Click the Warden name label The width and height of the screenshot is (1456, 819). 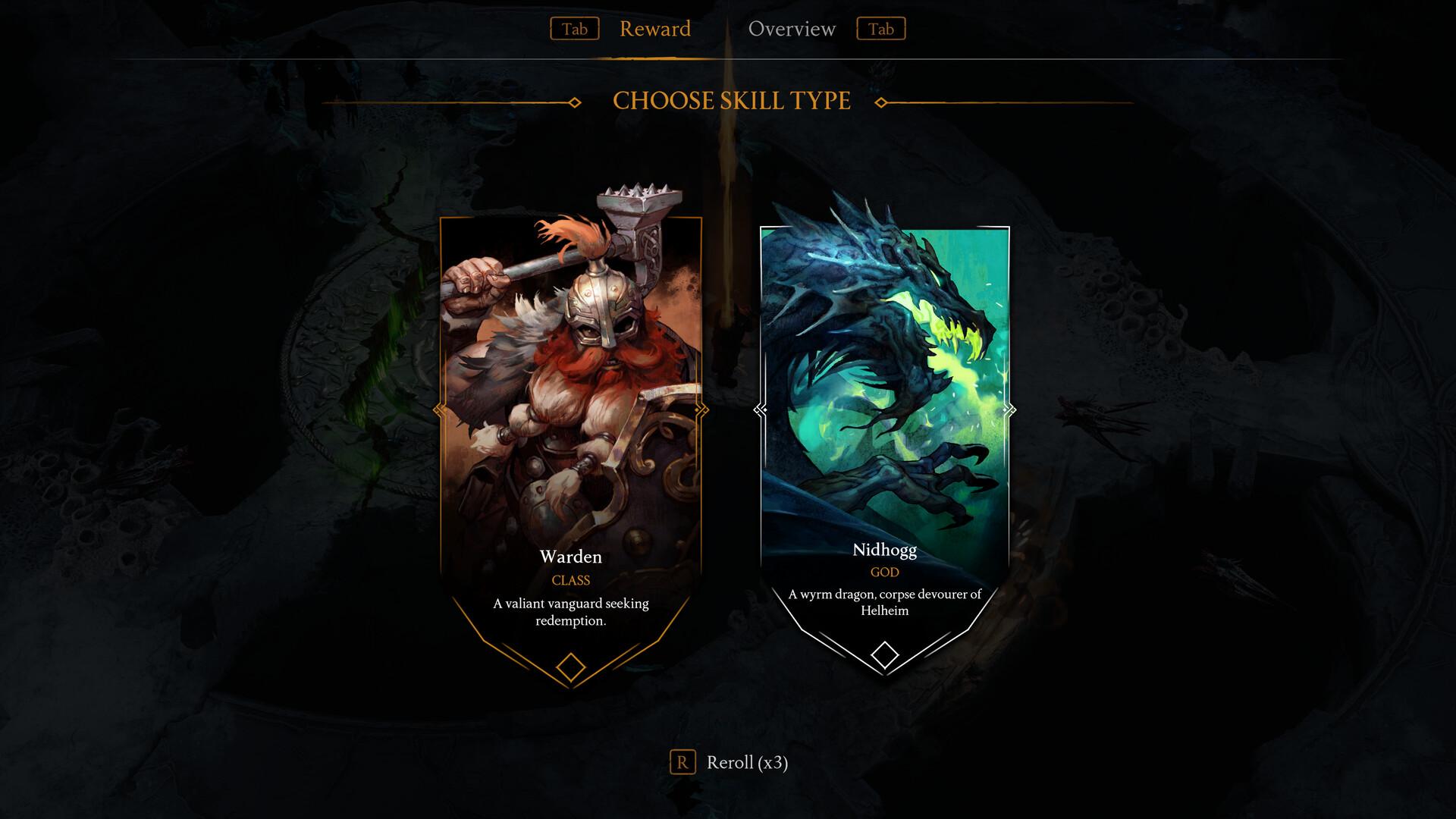(x=570, y=557)
